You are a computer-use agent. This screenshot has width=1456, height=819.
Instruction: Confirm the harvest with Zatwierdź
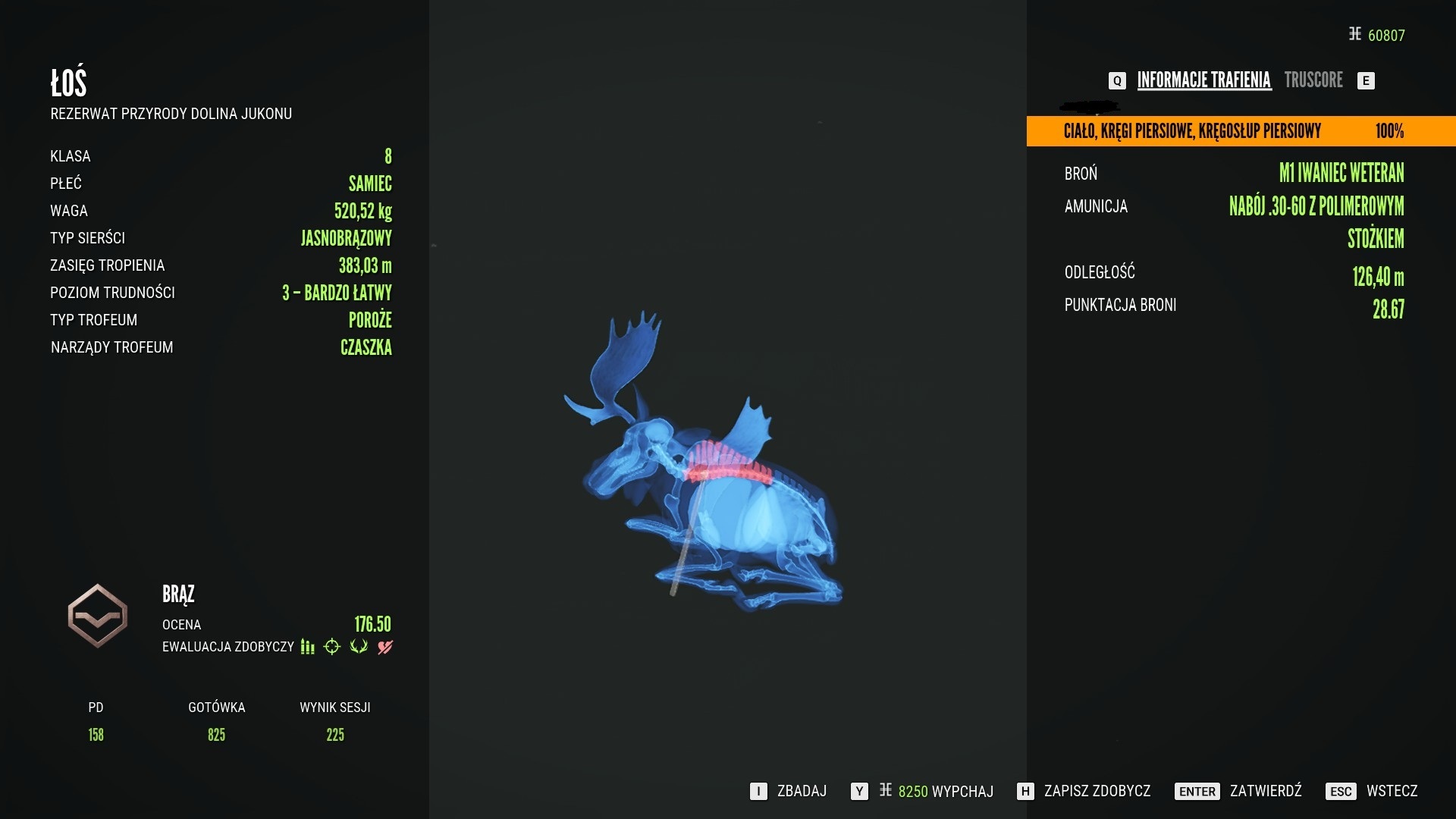point(1239,792)
